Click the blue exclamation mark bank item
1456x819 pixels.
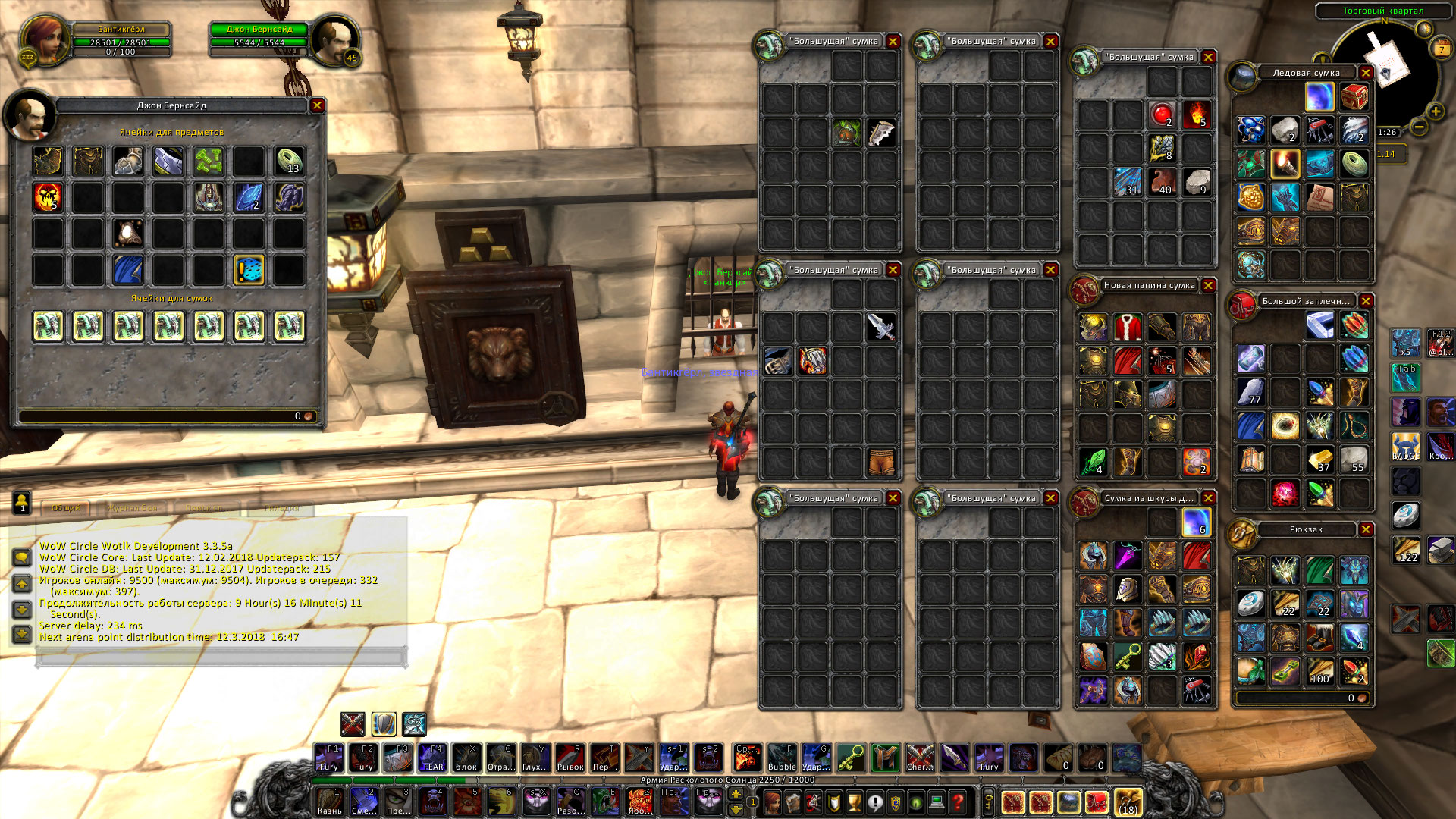point(249,270)
